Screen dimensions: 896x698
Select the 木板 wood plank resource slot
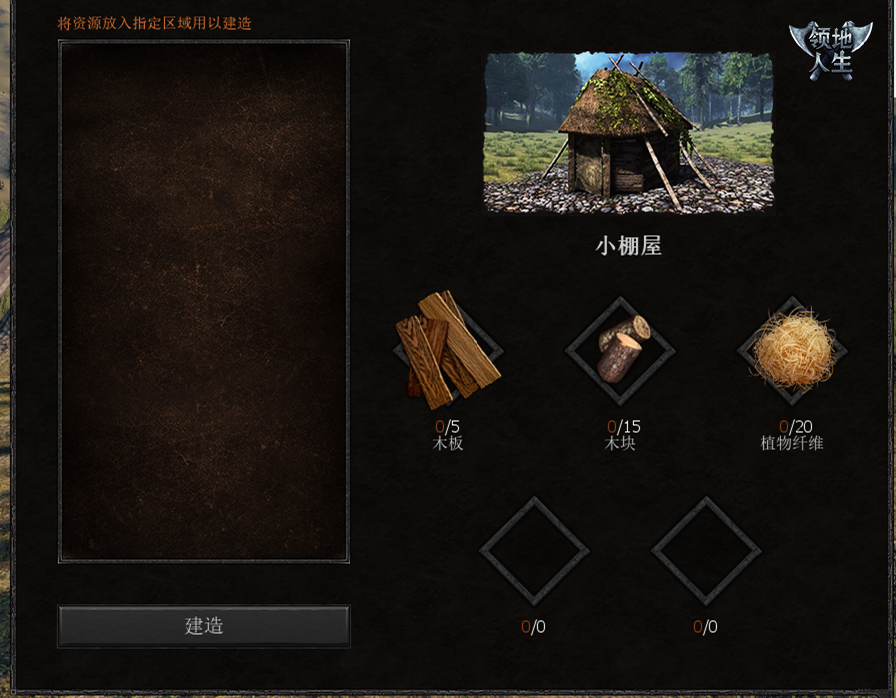(447, 351)
